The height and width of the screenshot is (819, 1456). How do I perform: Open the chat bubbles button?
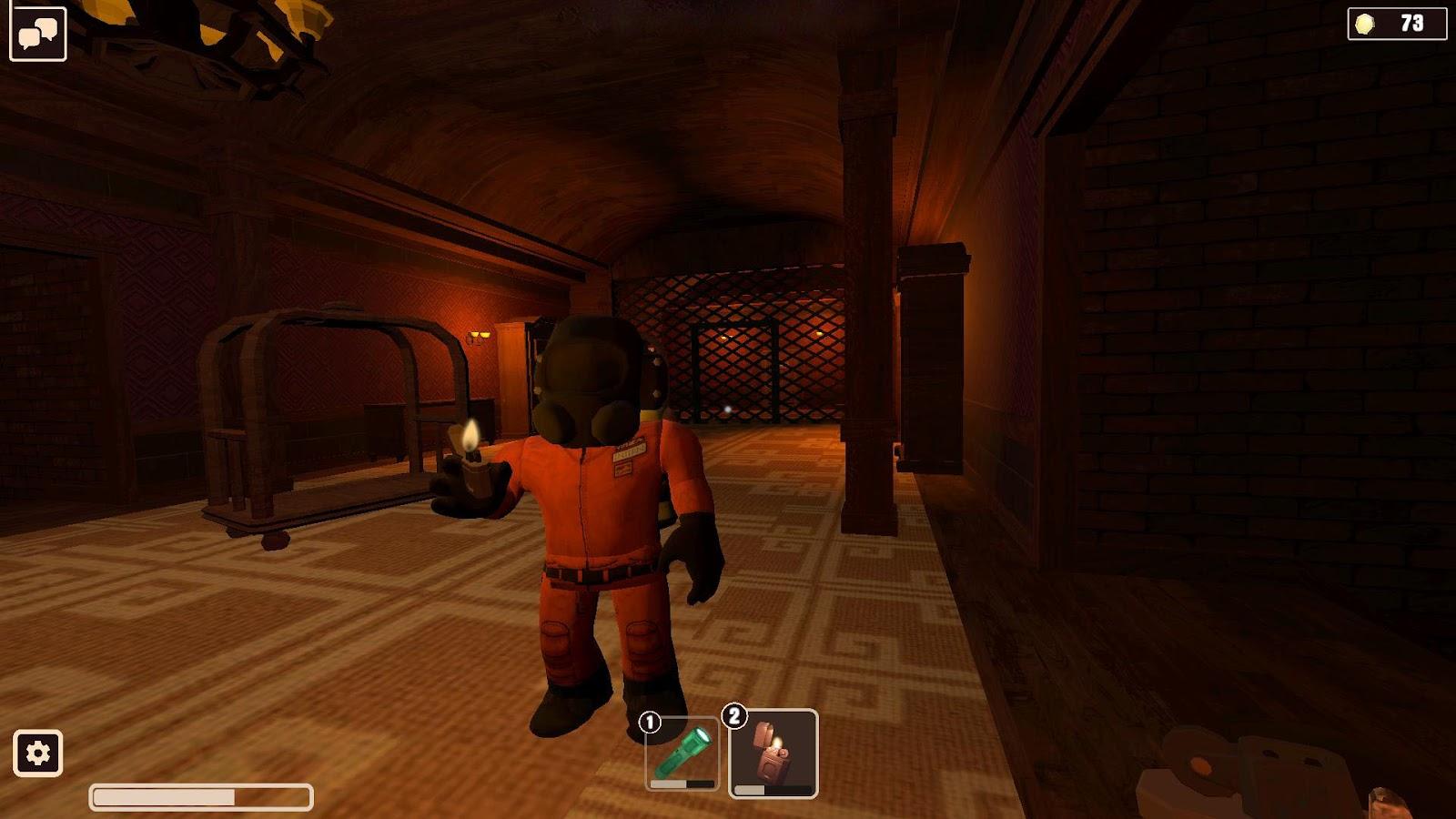(x=38, y=35)
